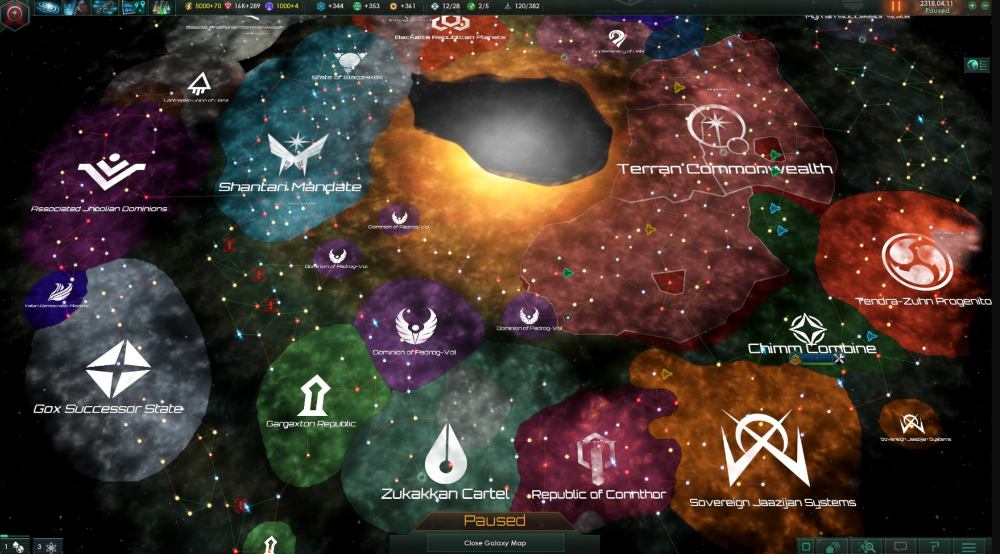The width and height of the screenshot is (1000, 554).
Task: Click the magnifier search button in the bottom bar
Action: [x=869, y=546]
